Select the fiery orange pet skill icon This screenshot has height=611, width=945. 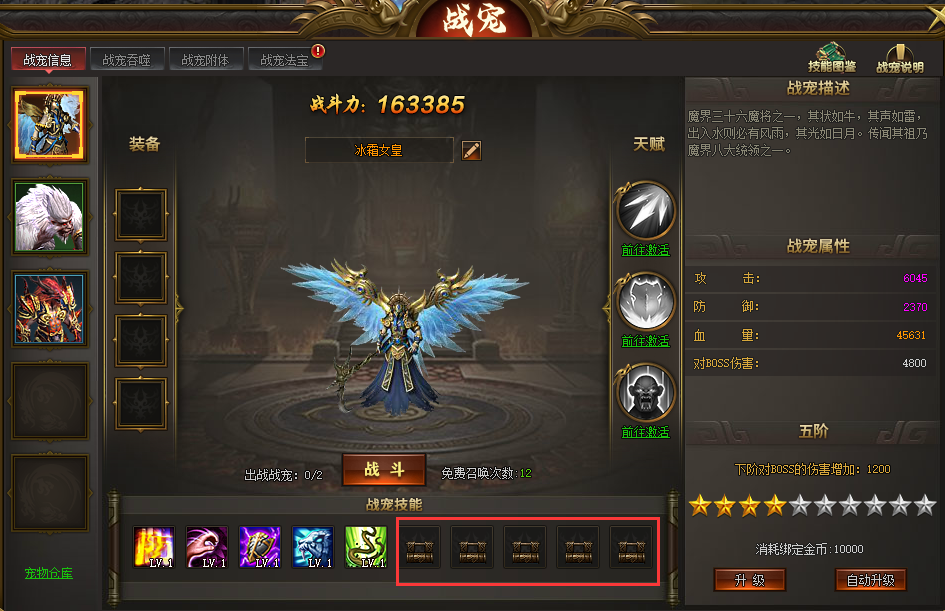[x=154, y=547]
